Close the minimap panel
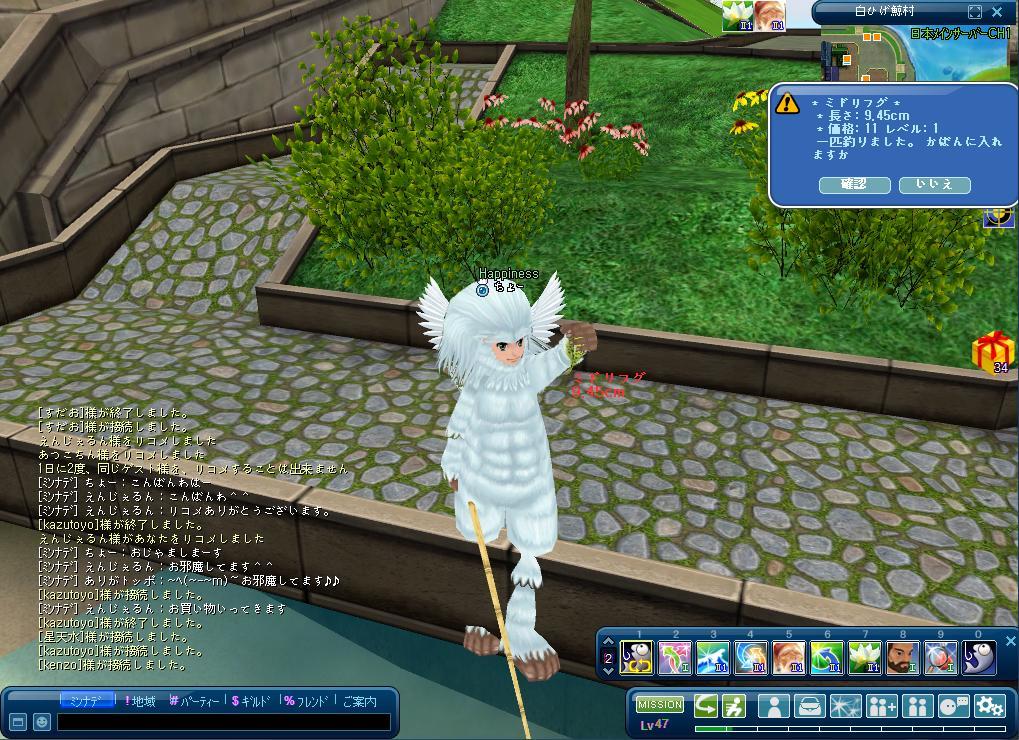 click(997, 12)
